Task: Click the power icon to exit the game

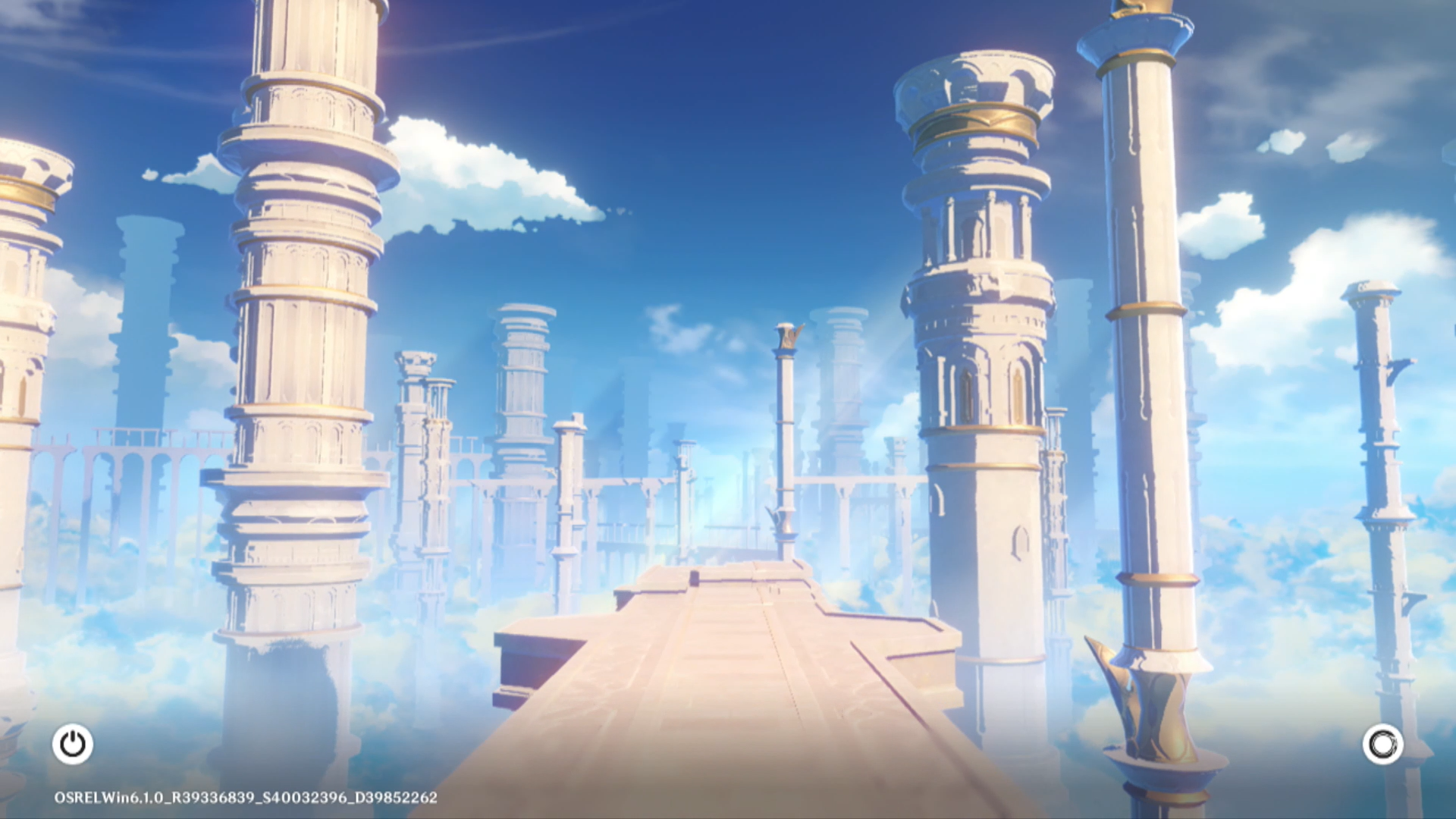Action: pyautogui.click(x=73, y=744)
